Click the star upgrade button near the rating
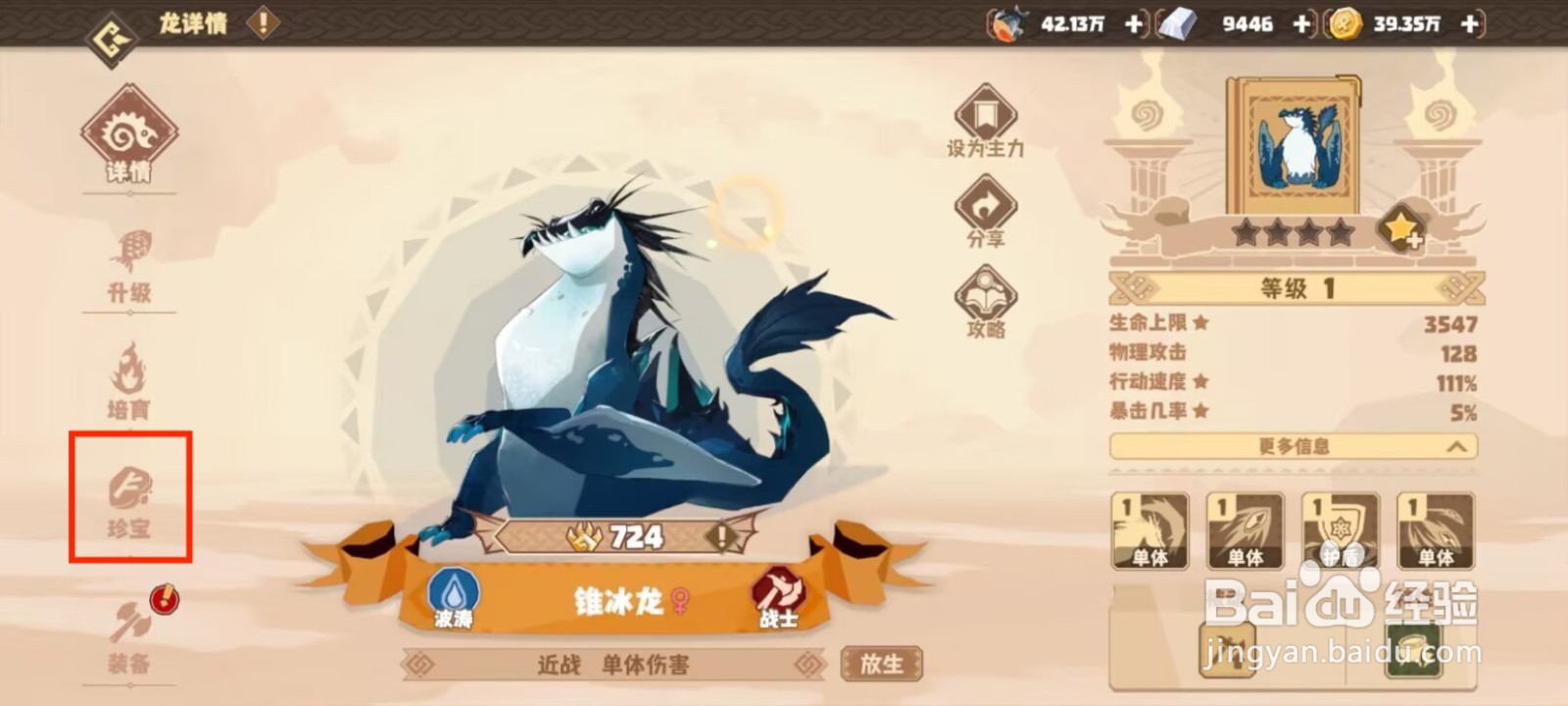Screen dimensions: 1568x706 click(x=1403, y=230)
